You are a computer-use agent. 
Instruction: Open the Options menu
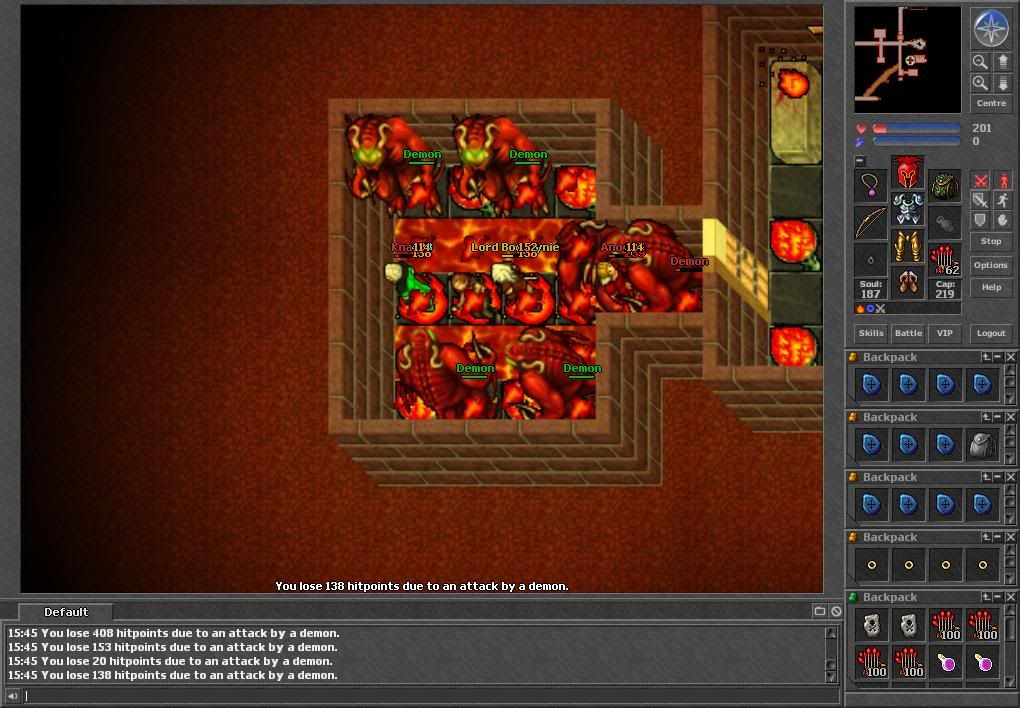990,265
